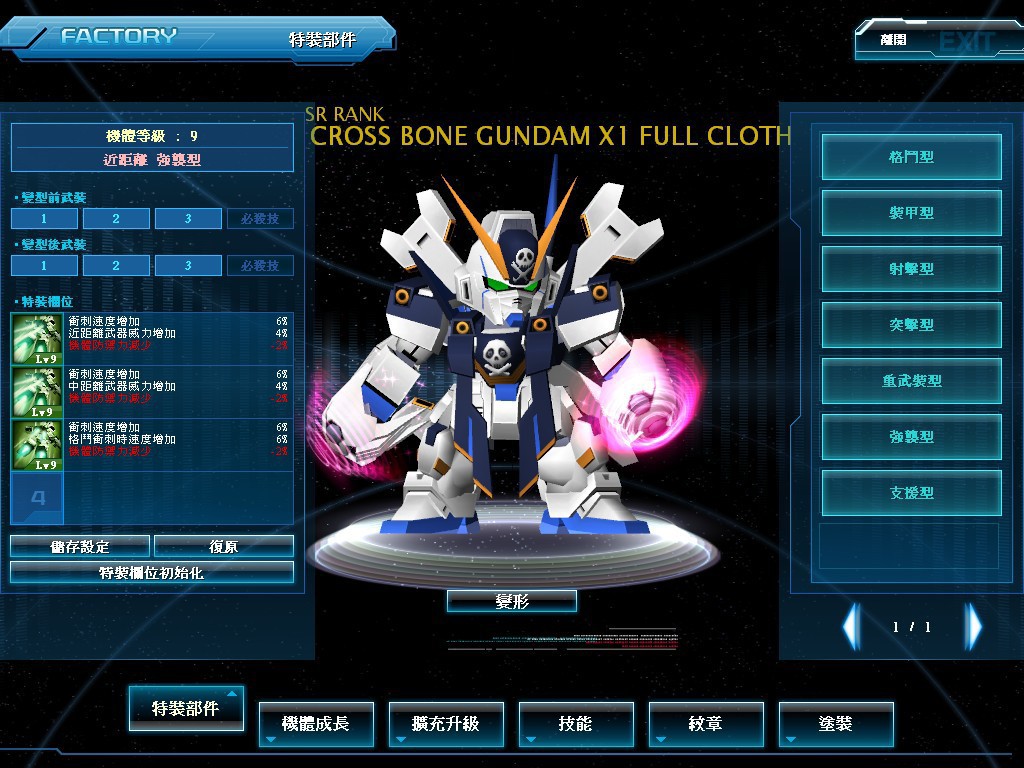Go to the previous page arrow
This screenshot has width=1024, height=768.
[x=851, y=627]
